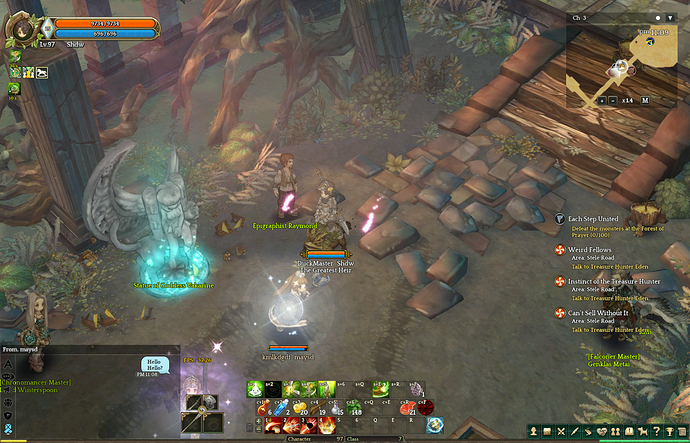Click the blue orb icon beside the hotbar

click(435, 424)
